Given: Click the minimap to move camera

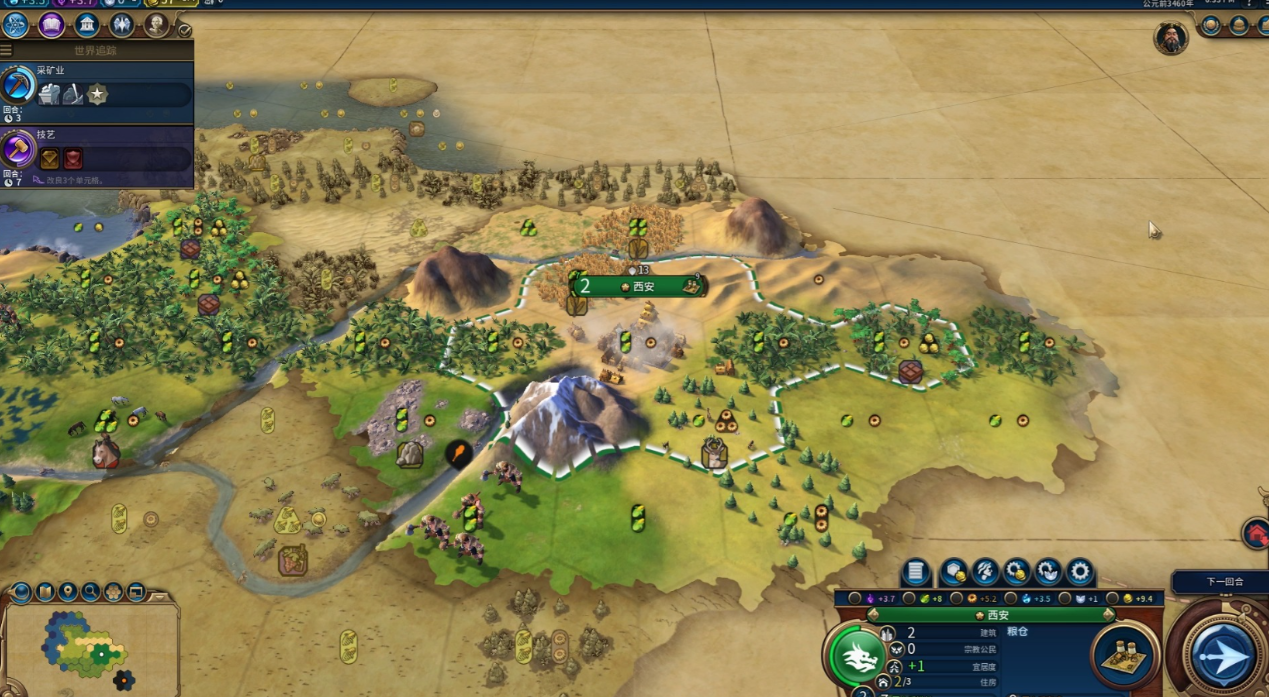Looking at the screenshot, I should (90, 648).
